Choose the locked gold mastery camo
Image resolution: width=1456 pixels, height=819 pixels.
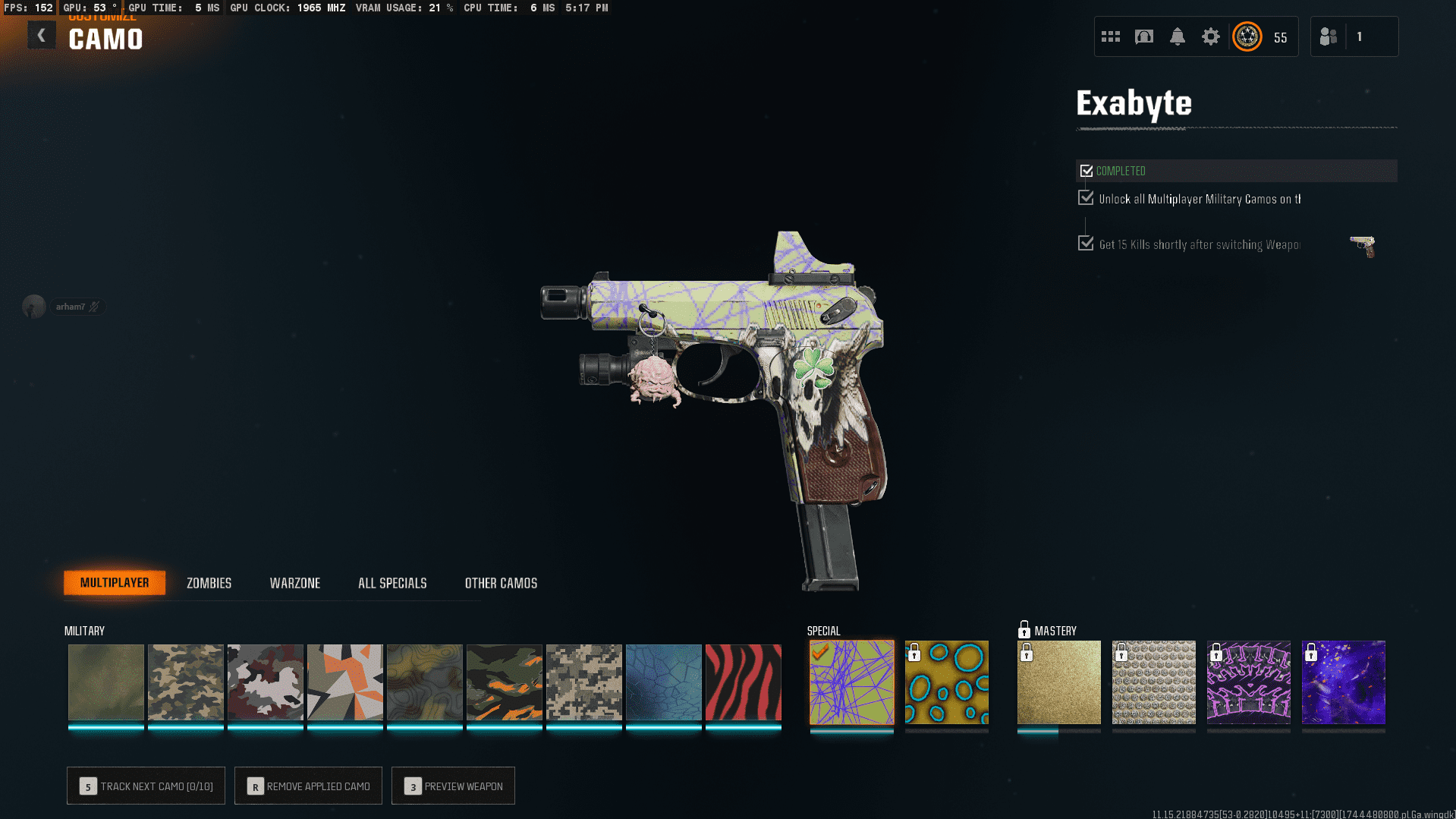click(1058, 682)
